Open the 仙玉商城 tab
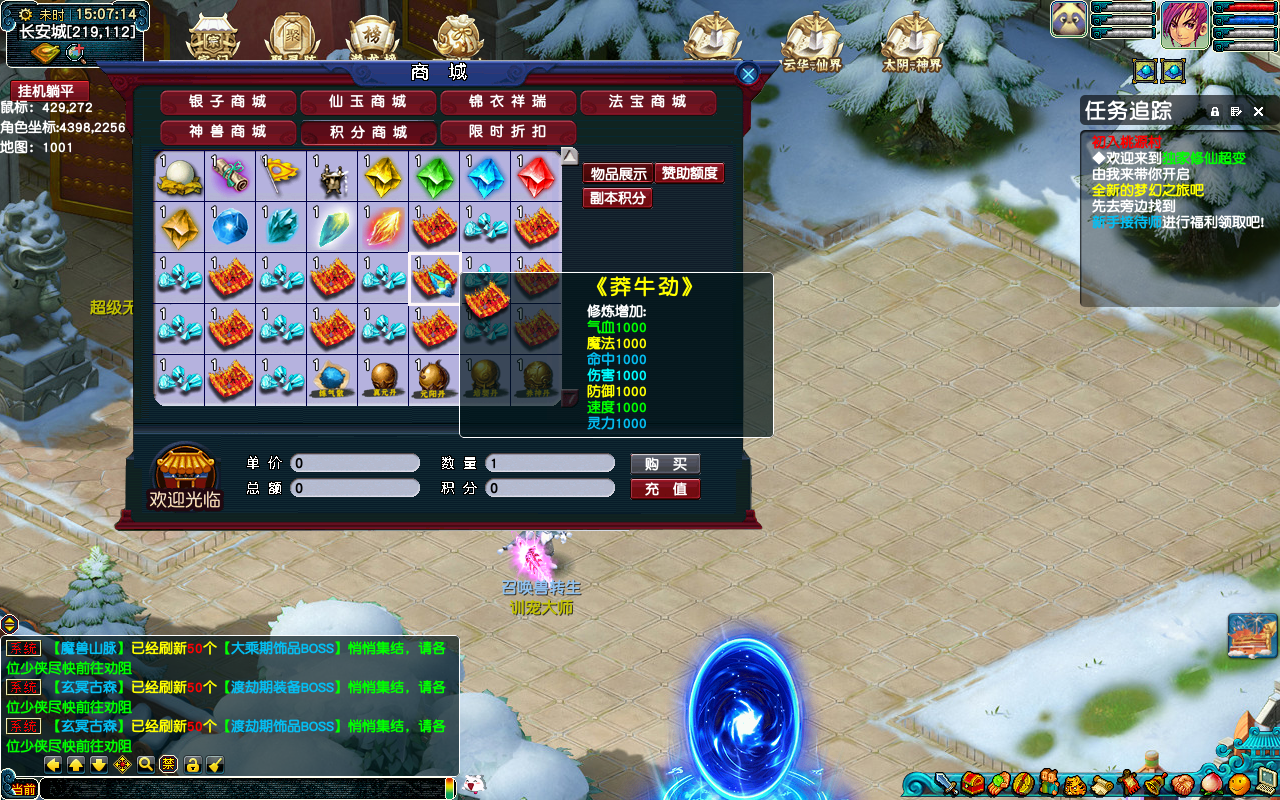 (x=368, y=102)
